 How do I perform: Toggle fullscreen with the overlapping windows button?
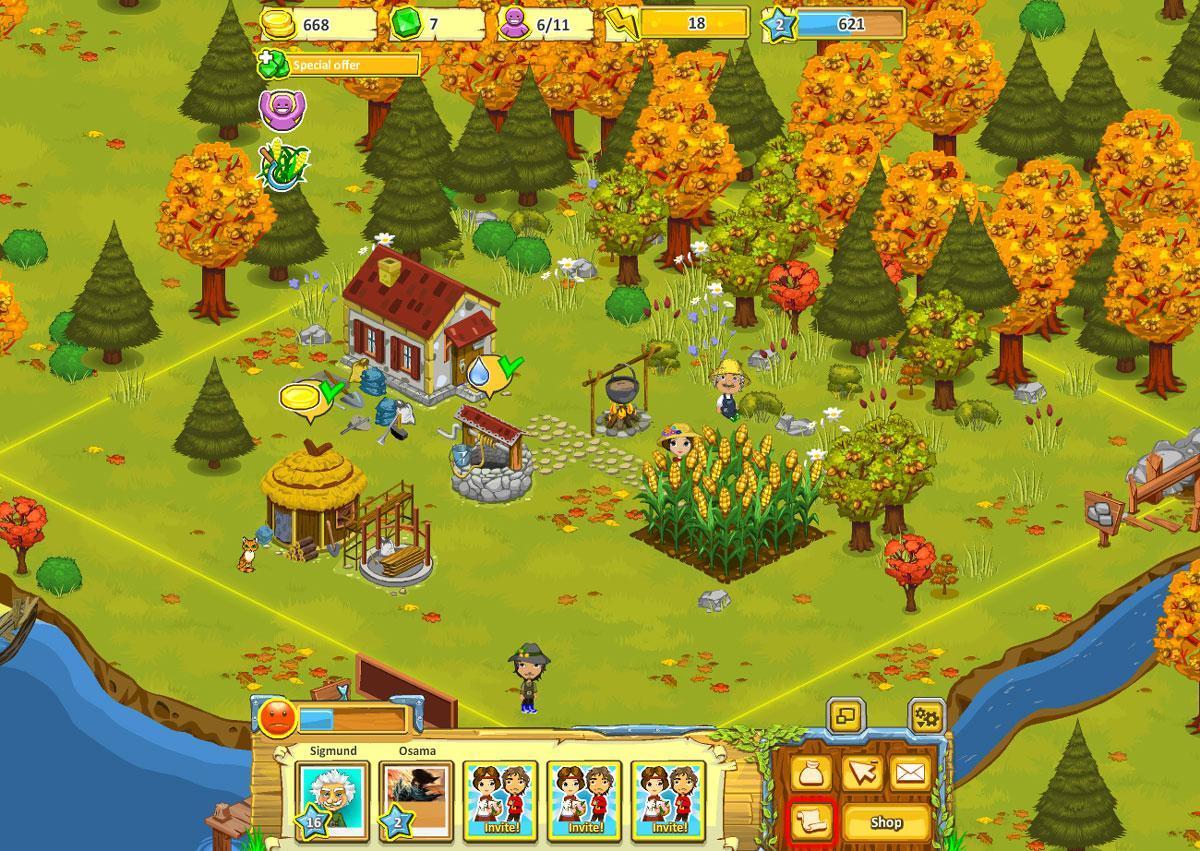tap(846, 717)
